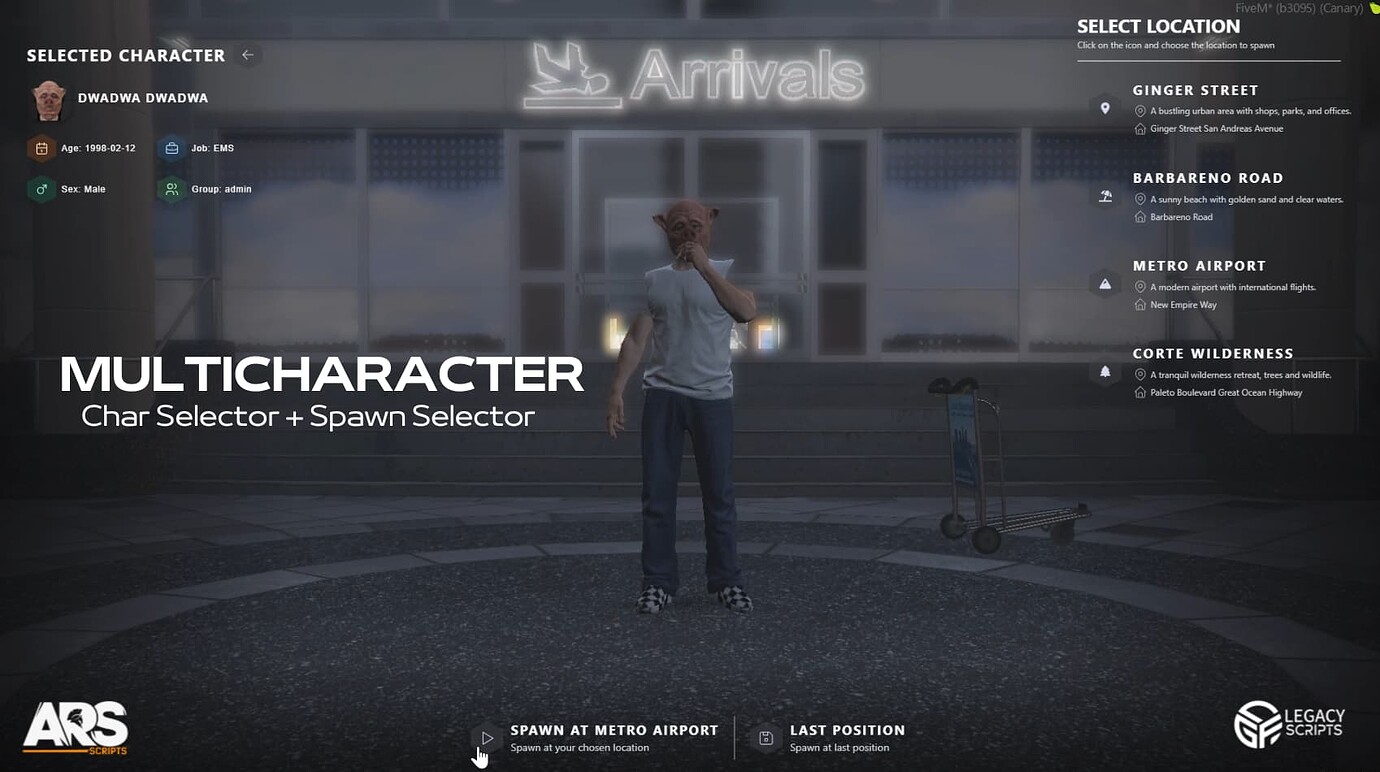The image size is (1380, 772).
Task: Collapse the Selected Character panel with the back arrow
Action: 247,55
